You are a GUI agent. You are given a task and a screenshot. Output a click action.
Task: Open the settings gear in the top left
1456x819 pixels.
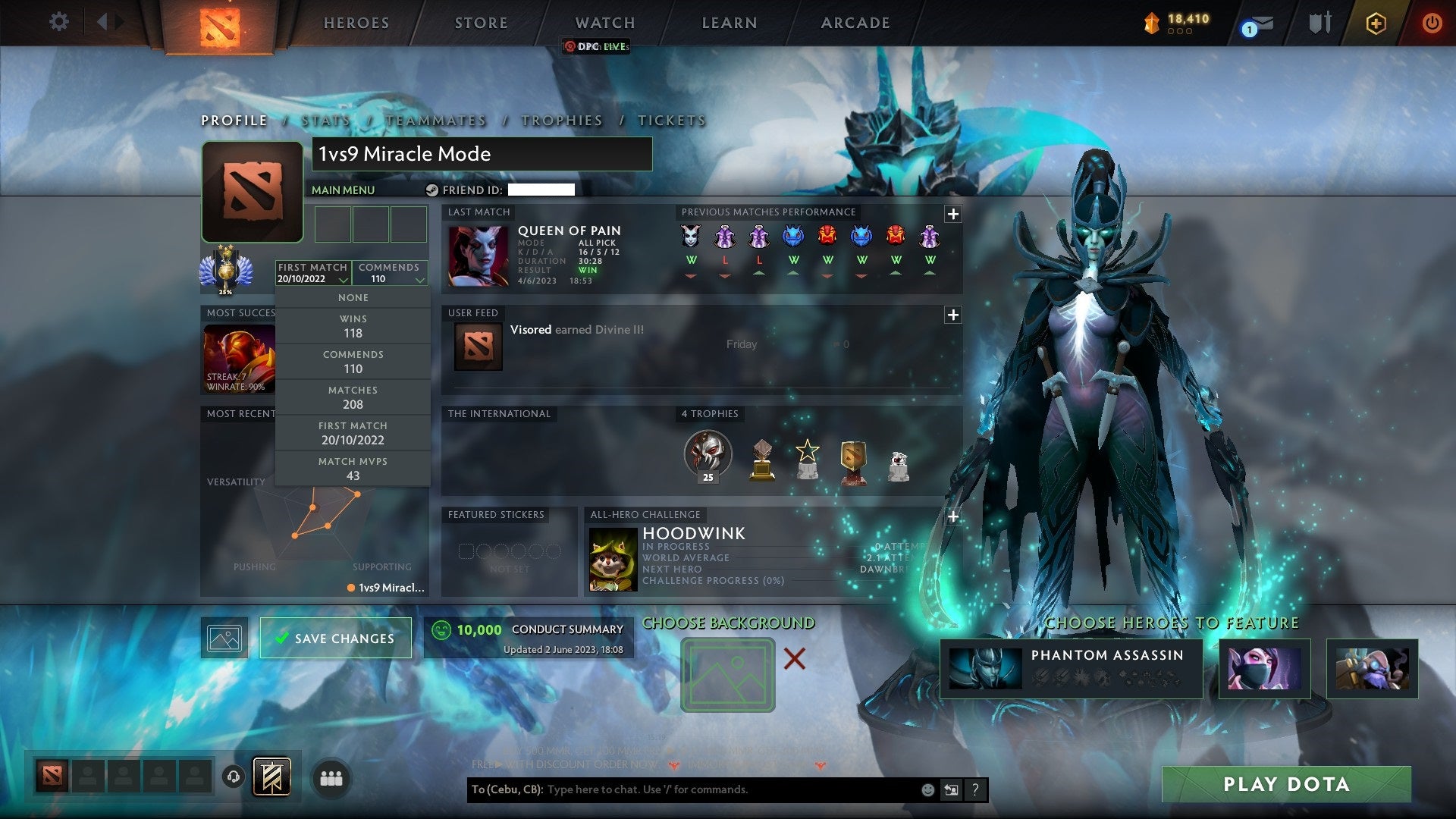click(x=59, y=22)
